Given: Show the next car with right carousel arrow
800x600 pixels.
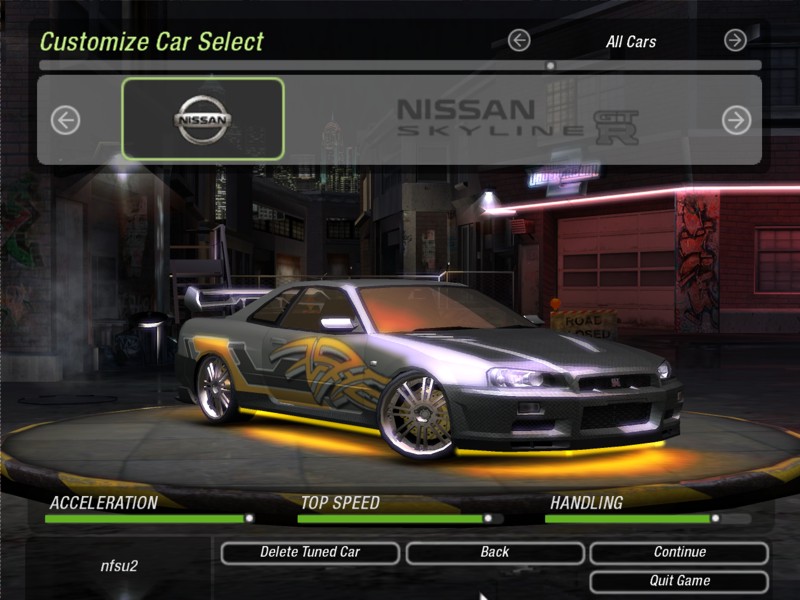Looking at the screenshot, I should click(736, 120).
